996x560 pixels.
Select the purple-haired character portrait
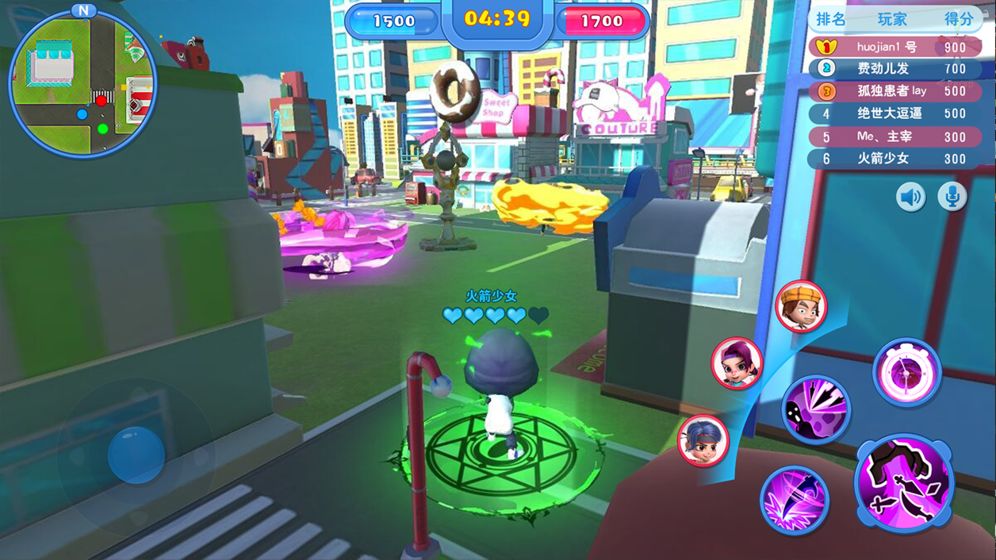pyautogui.click(x=737, y=362)
